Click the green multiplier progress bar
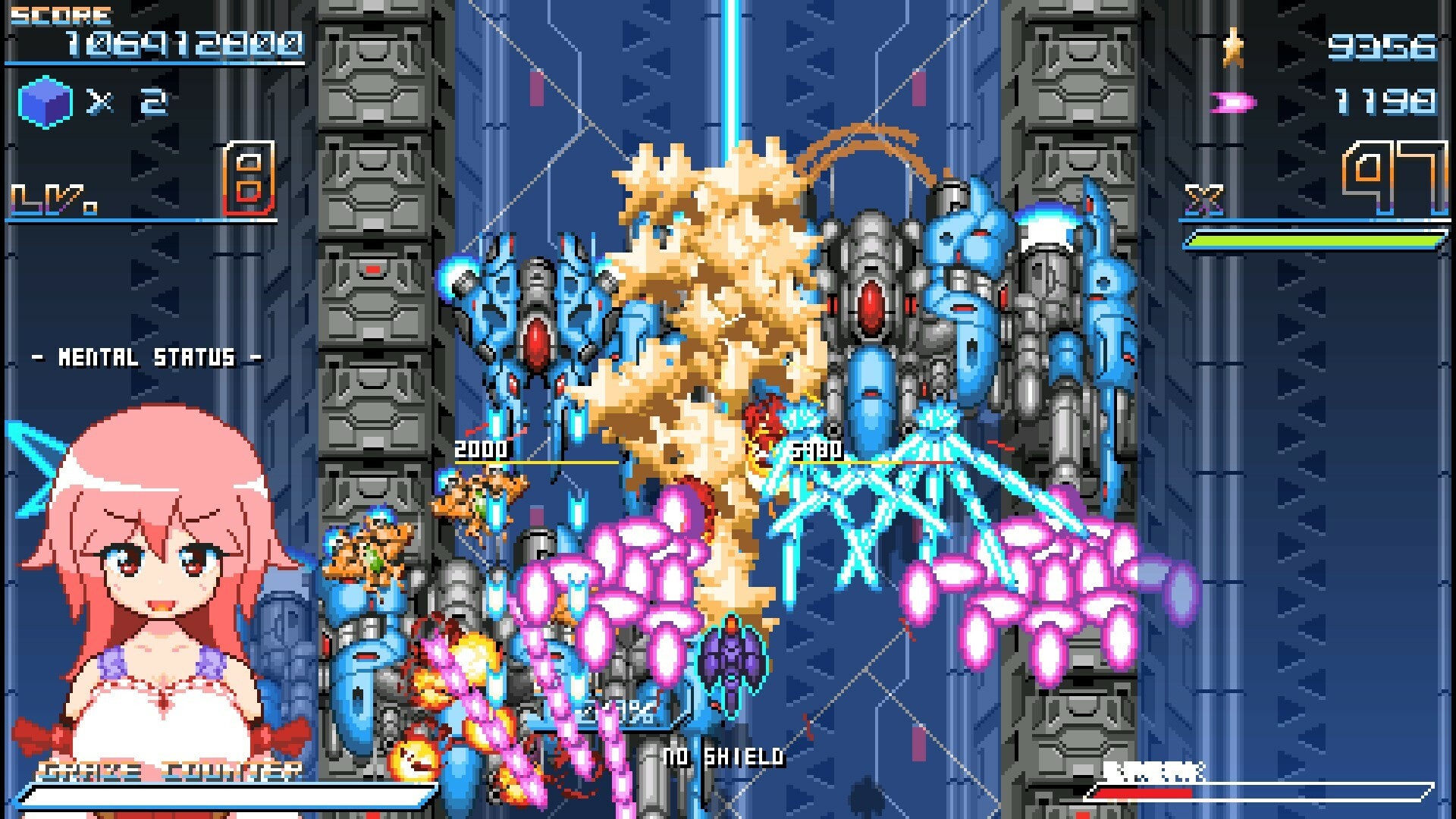This screenshot has width=1456, height=819. (1314, 241)
